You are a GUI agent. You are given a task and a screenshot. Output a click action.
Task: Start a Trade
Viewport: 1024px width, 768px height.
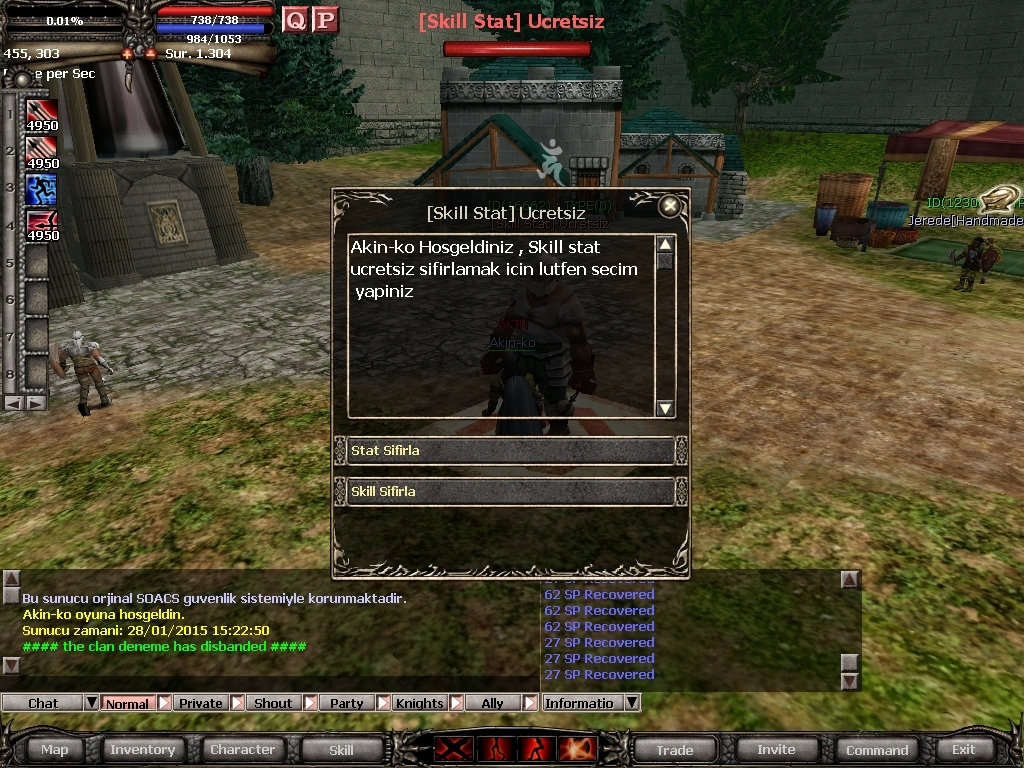click(674, 749)
